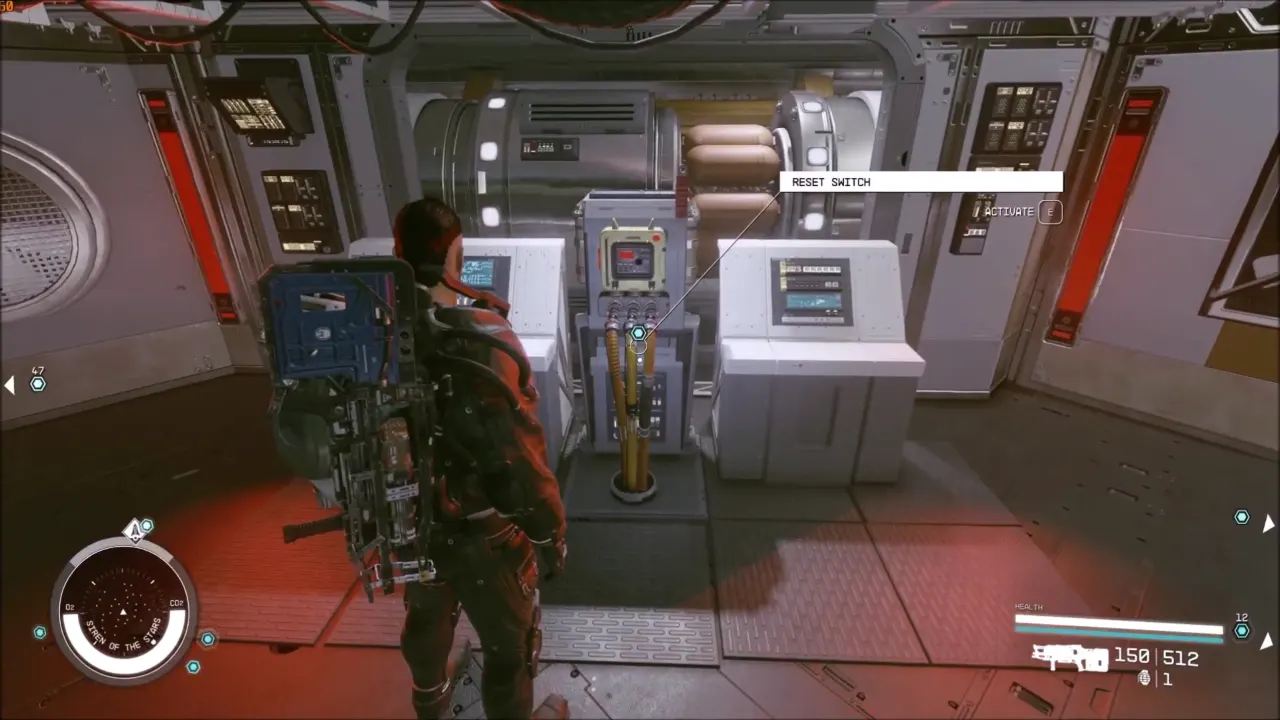Screen dimensions: 1280x720
Task: Toggle the O2 indicator on the compass
Action: [67, 605]
